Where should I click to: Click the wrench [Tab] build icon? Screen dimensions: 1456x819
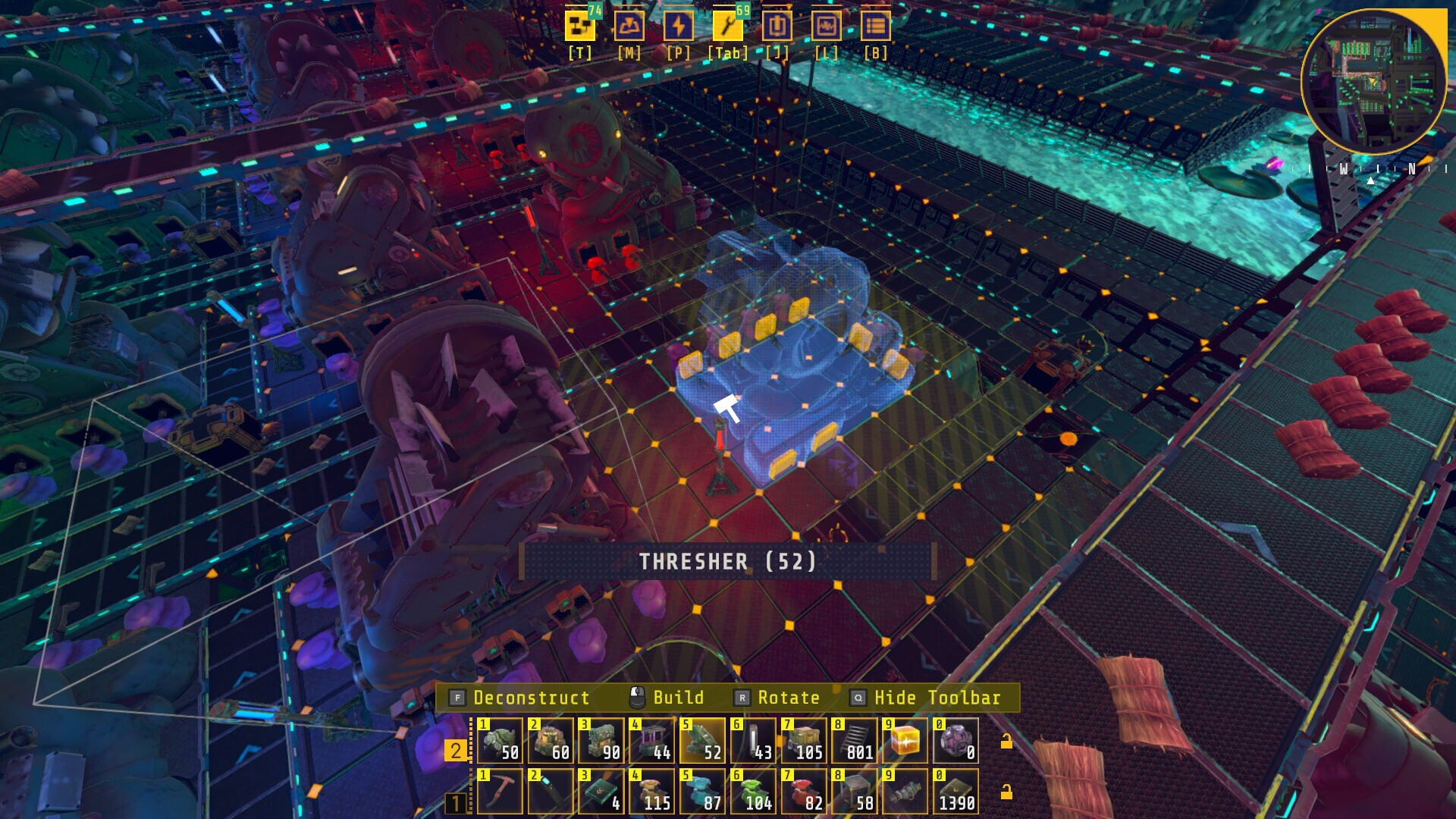(x=728, y=25)
